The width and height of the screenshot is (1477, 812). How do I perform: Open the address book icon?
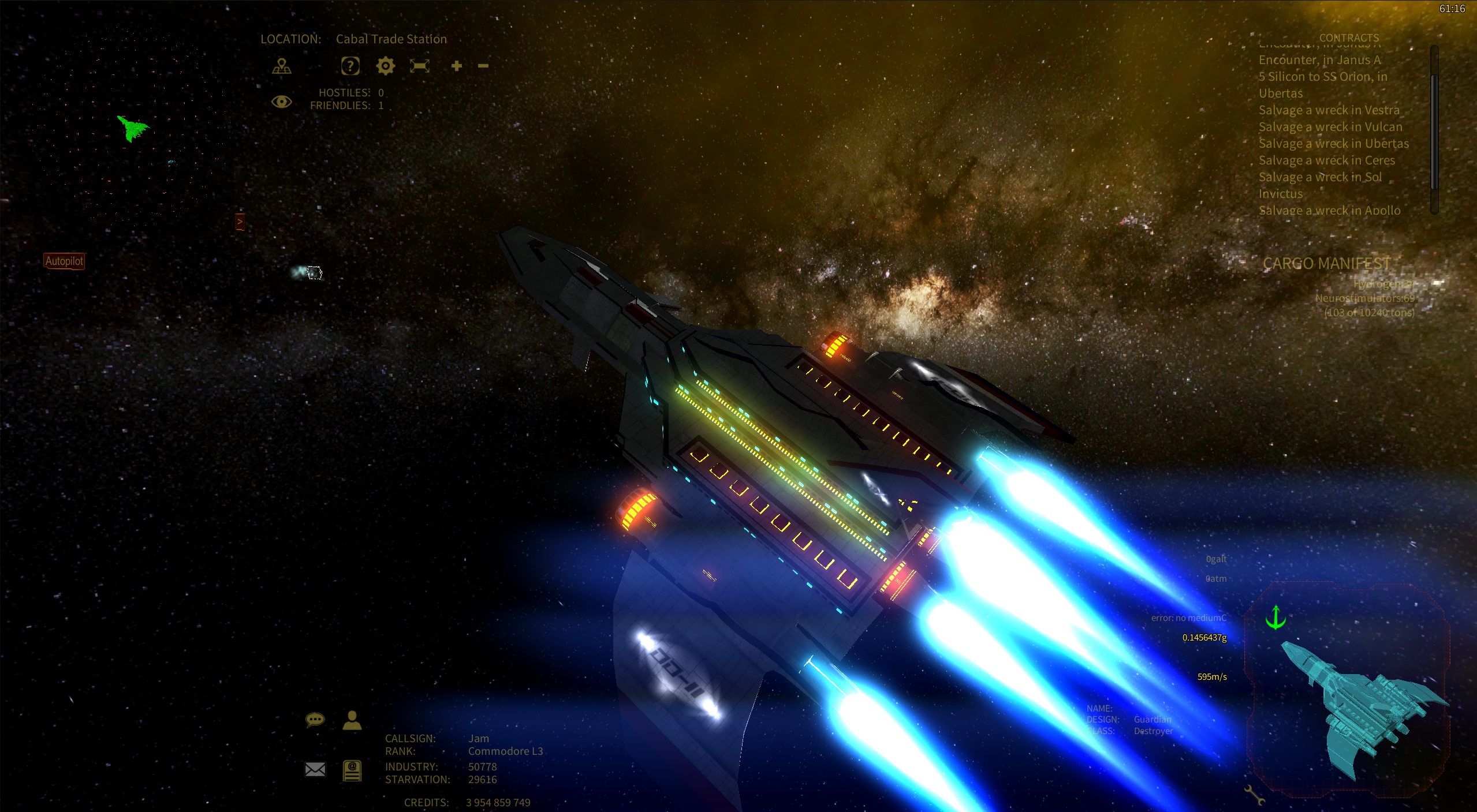point(352,770)
